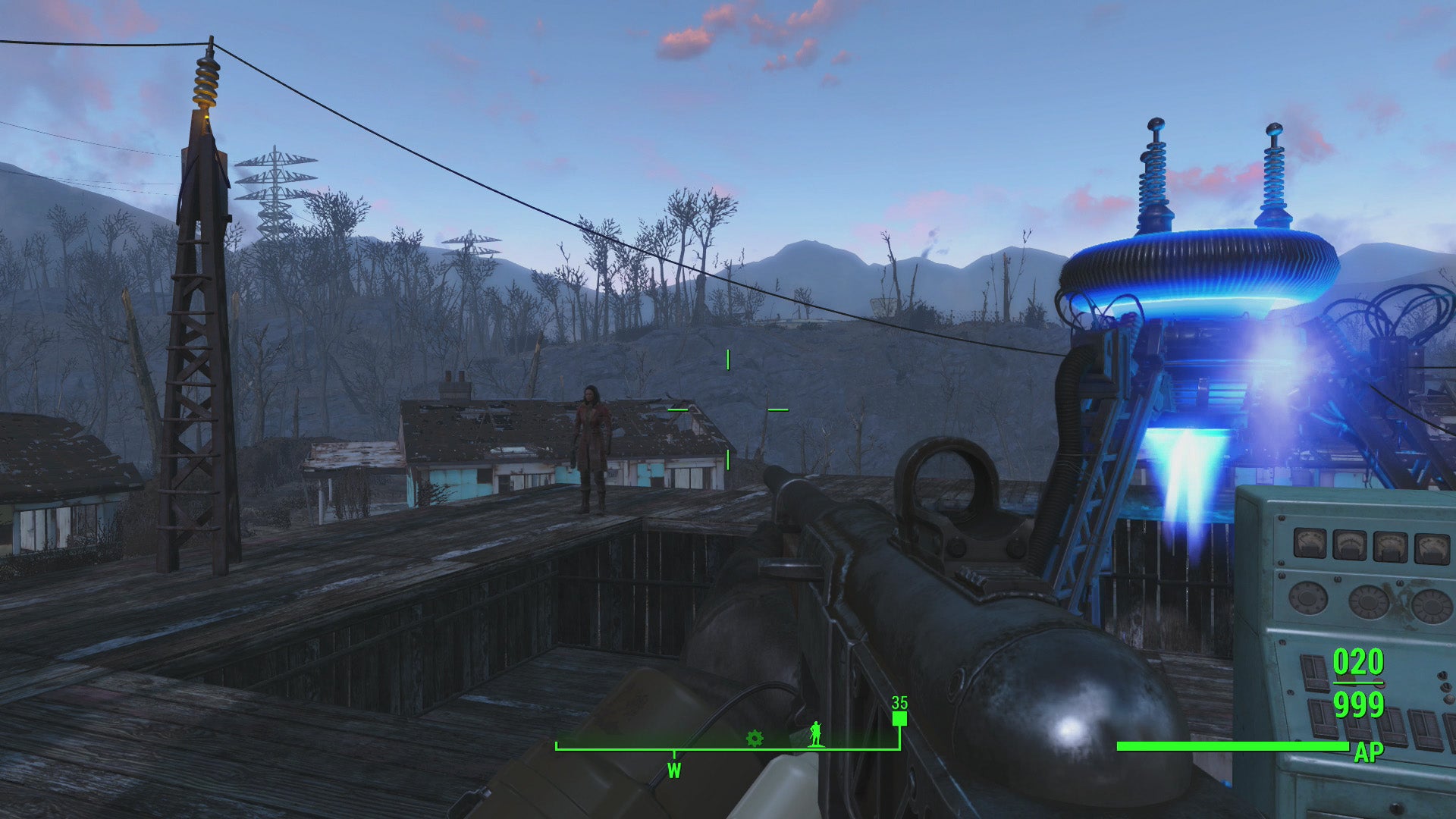Image resolution: width=1456 pixels, height=819 pixels.
Task: Click the ammo count reading 020
Action: (1357, 661)
